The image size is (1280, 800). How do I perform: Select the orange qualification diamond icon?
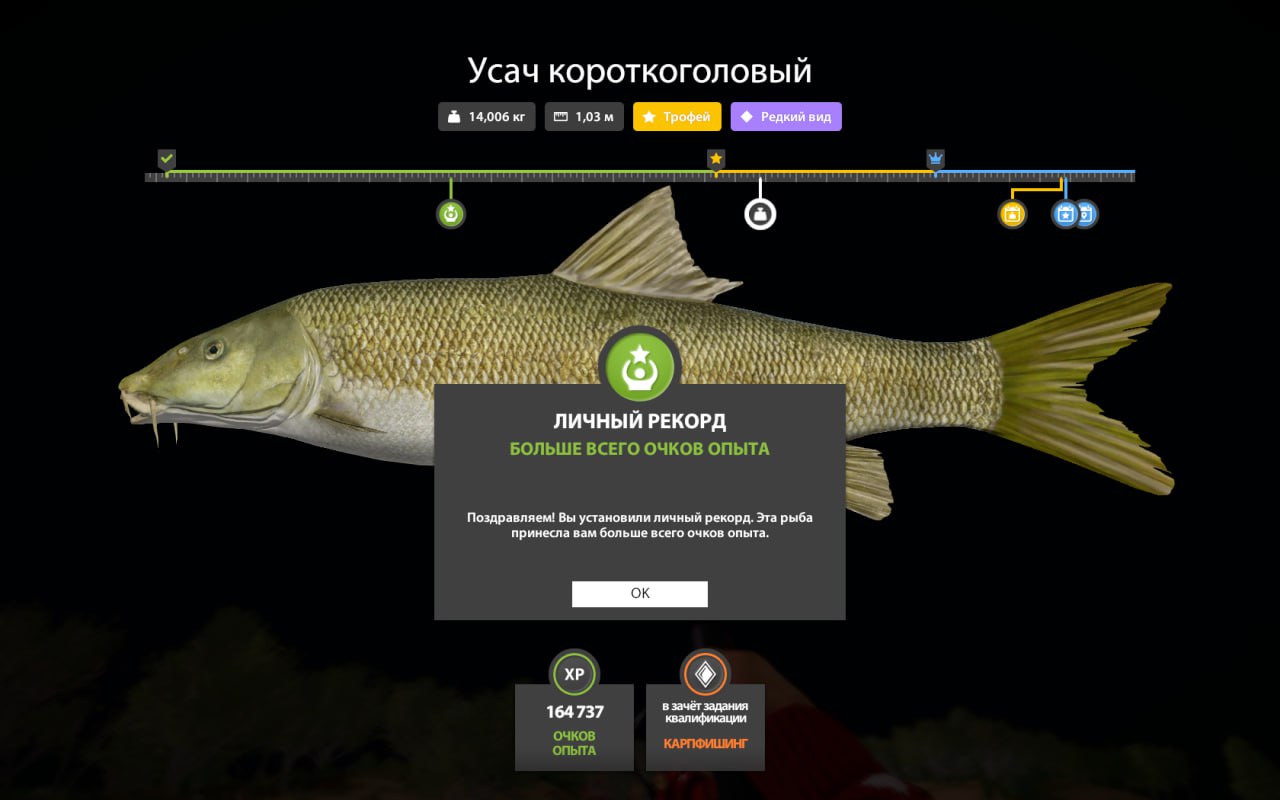pyautogui.click(x=706, y=674)
